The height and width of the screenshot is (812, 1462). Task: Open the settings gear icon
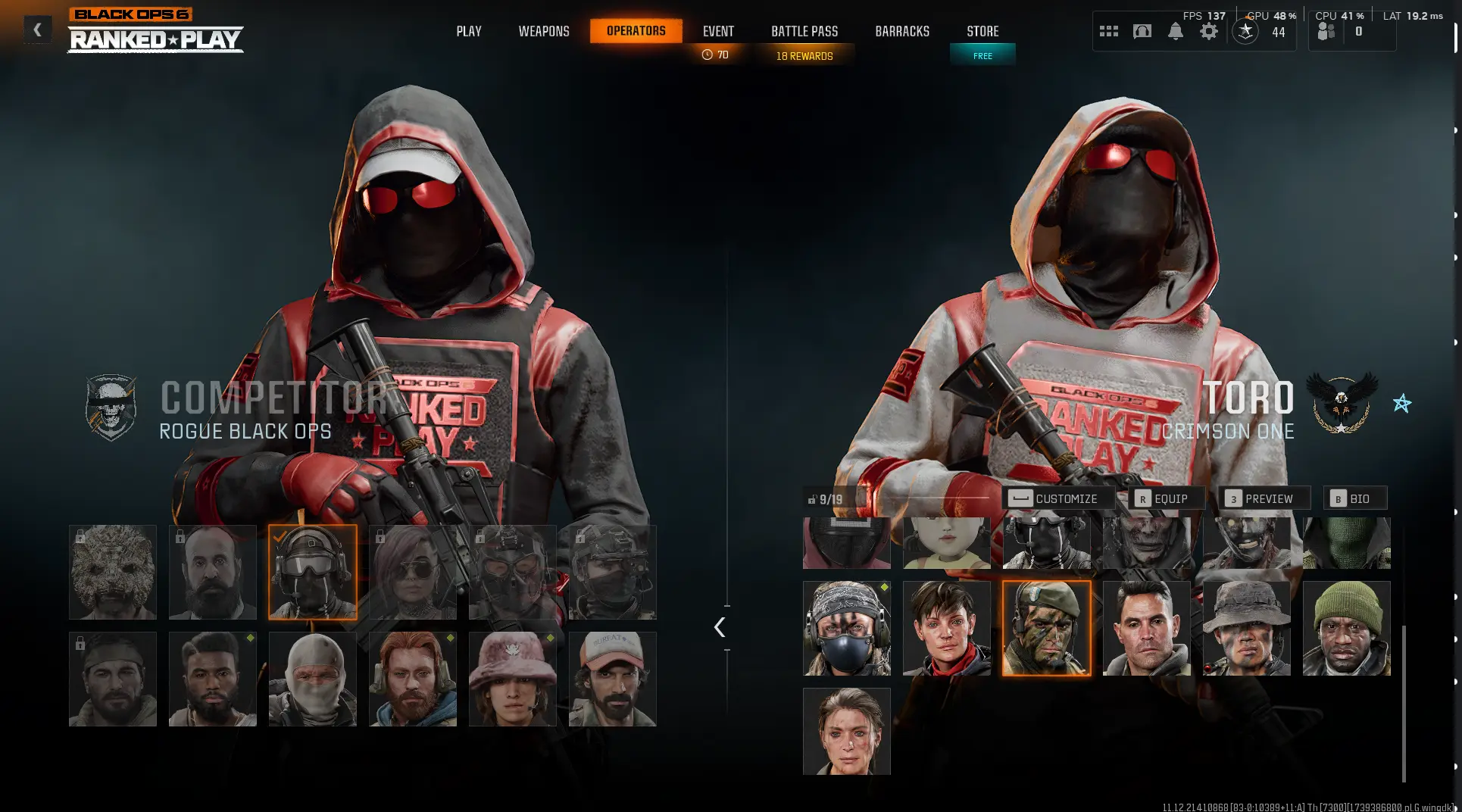pos(1209,31)
